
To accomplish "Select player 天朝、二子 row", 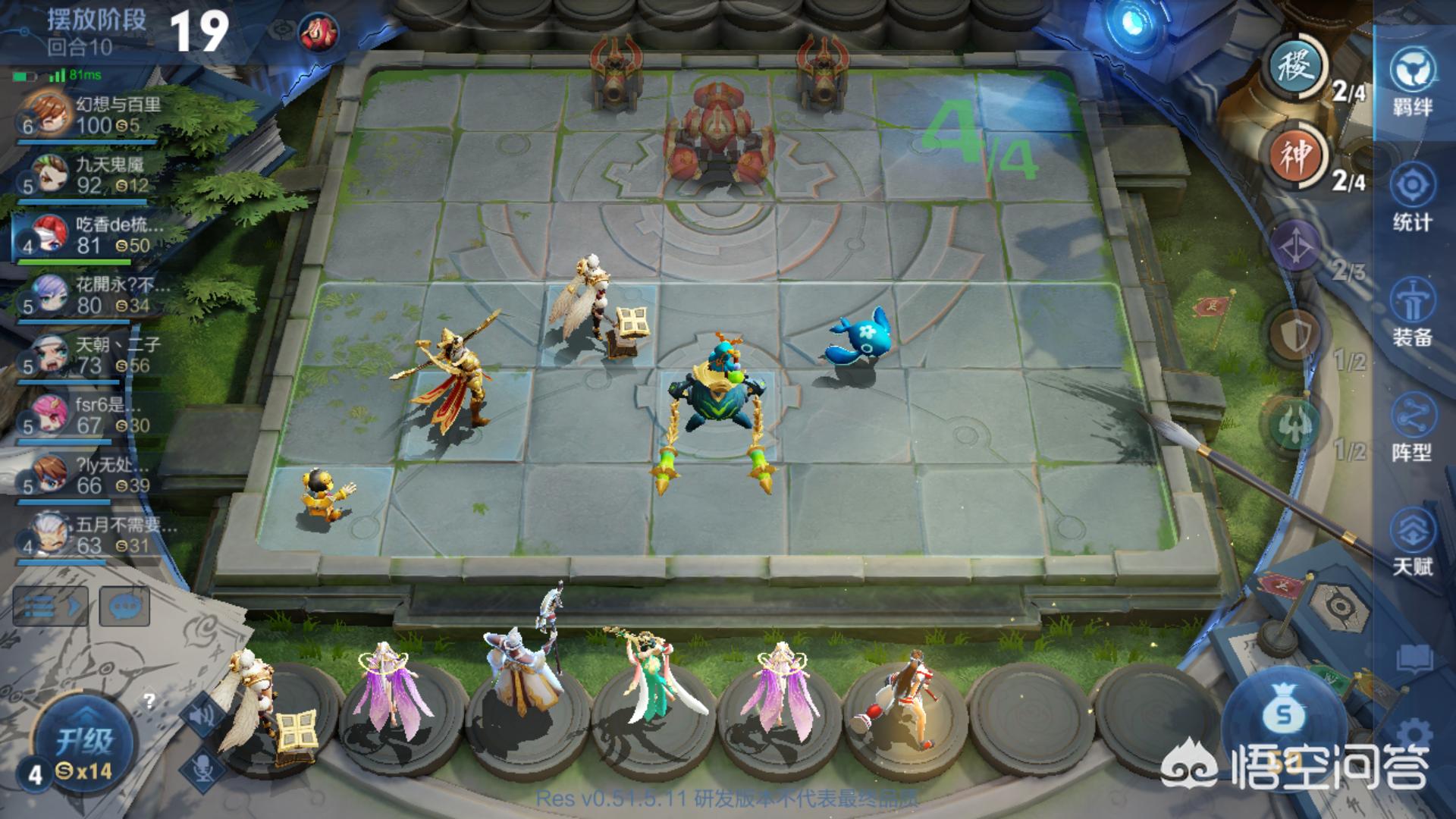I will 91,355.
